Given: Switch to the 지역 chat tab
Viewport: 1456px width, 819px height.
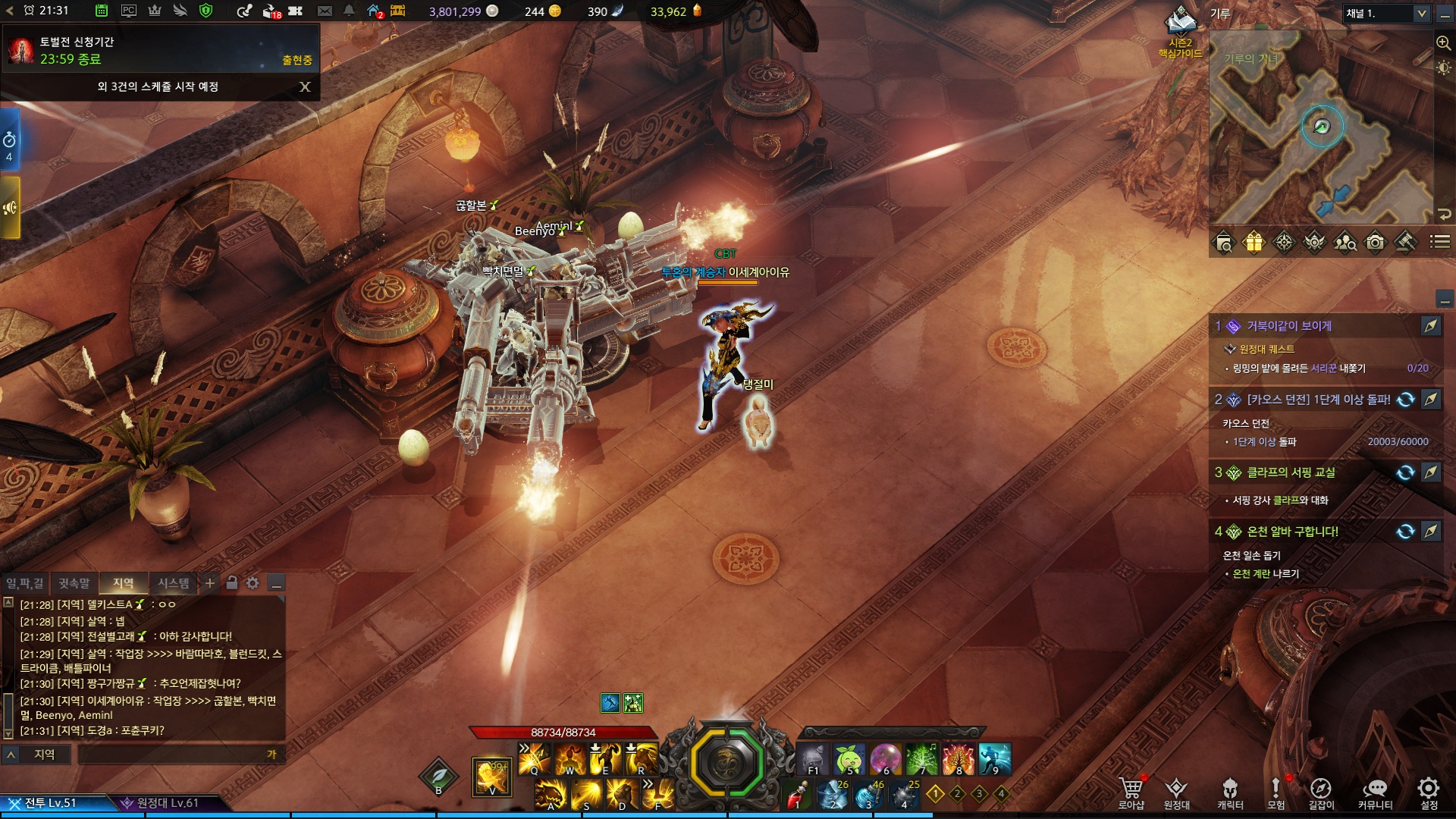Looking at the screenshot, I should pyautogui.click(x=123, y=583).
